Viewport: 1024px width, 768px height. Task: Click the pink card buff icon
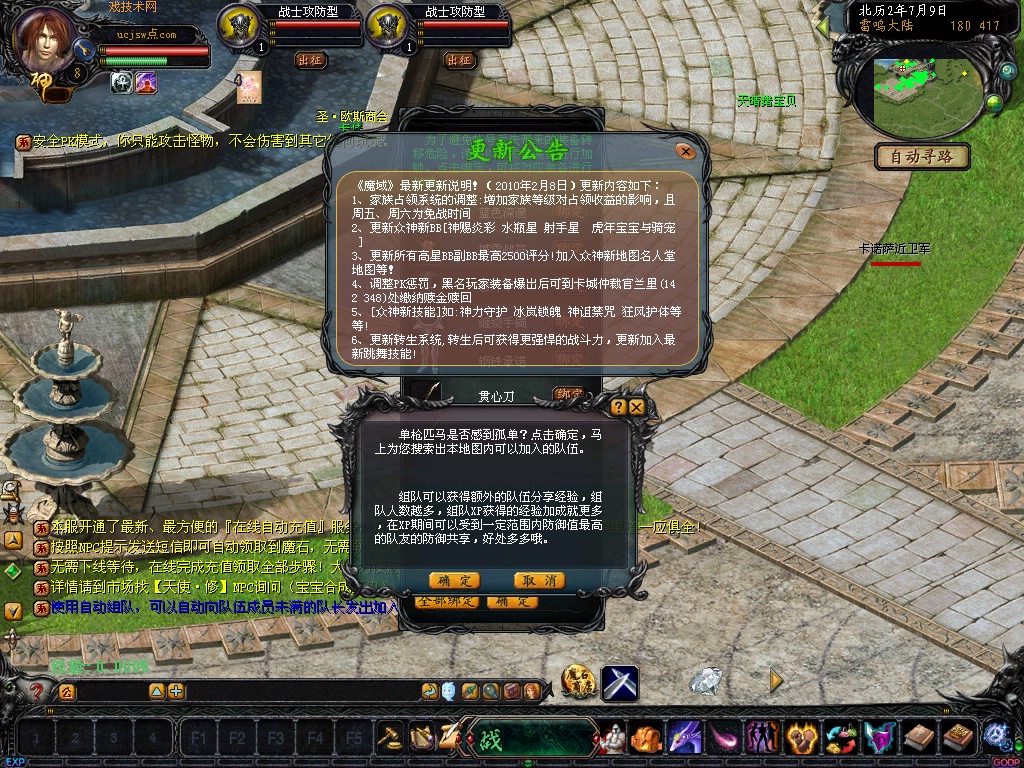point(249,86)
